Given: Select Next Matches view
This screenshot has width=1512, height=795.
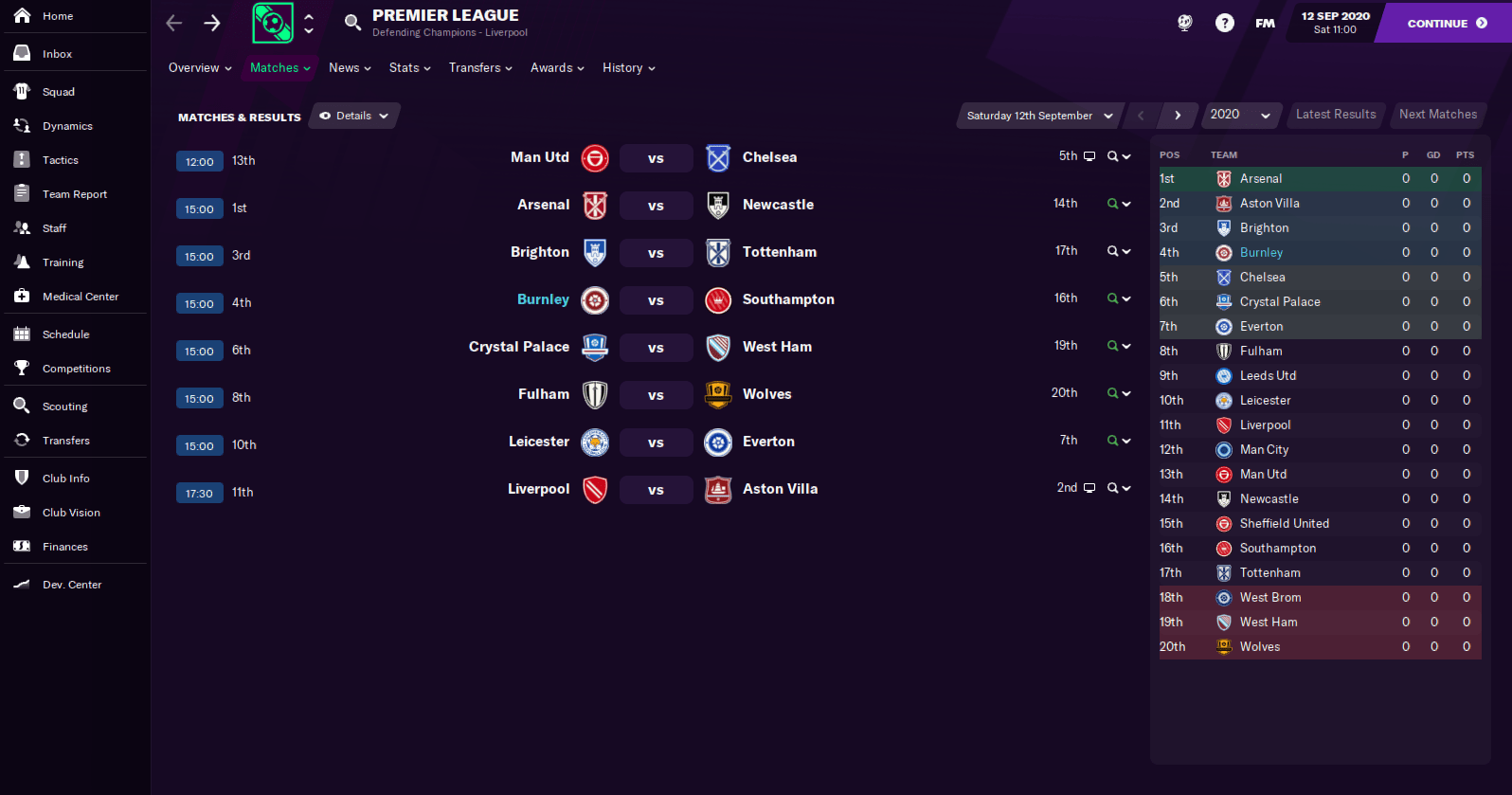Looking at the screenshot, I should coord(1437,114).
